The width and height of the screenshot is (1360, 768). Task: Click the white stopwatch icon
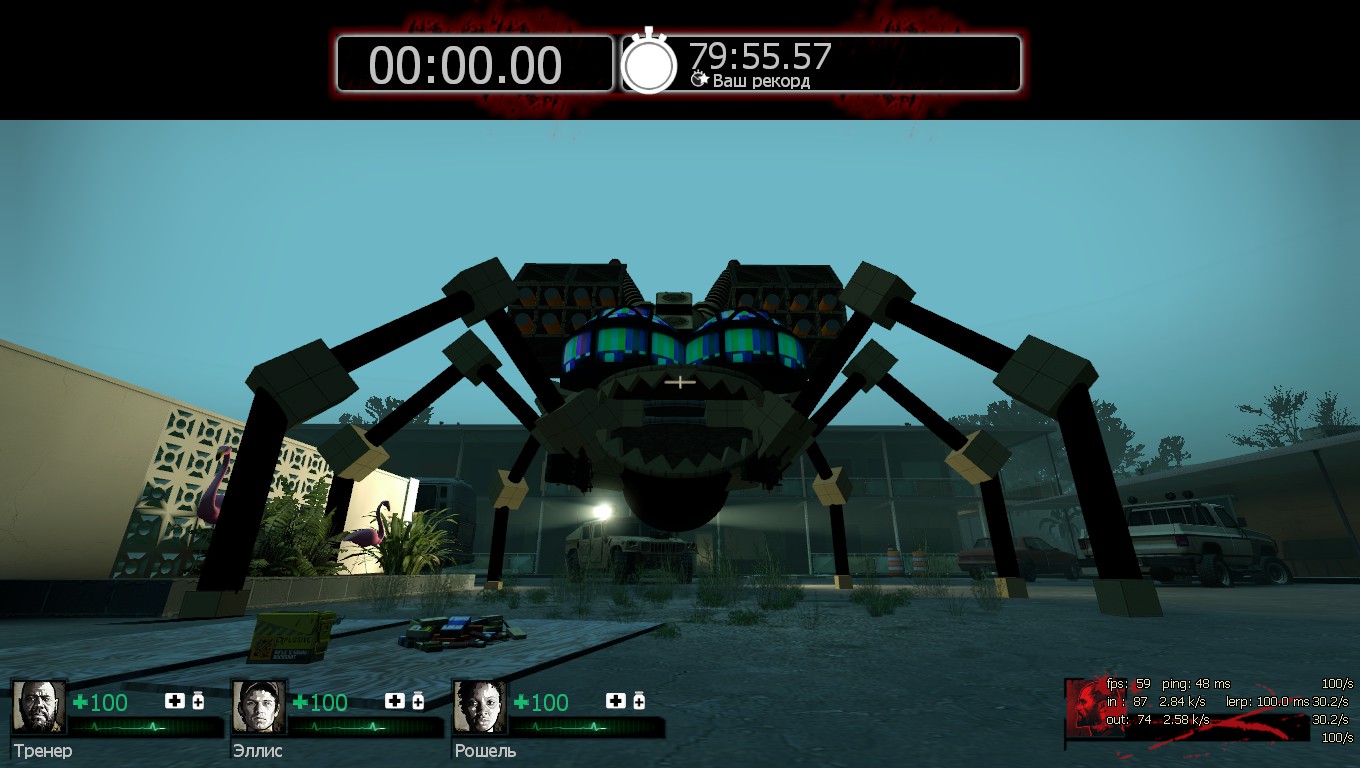point(650,64)
